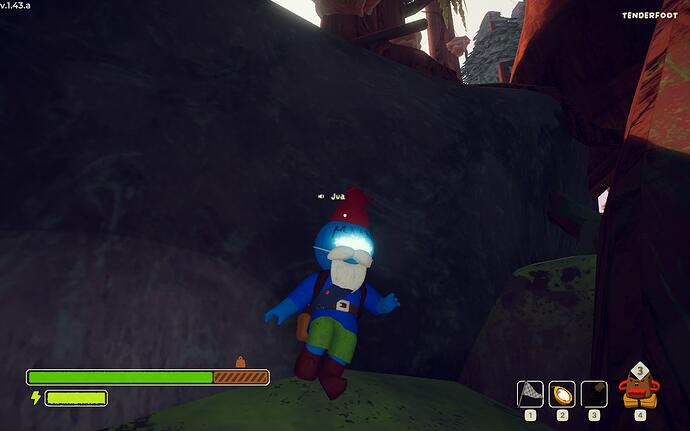
Task: Choose the halved coconut hotbar slot
Action: pyautogui.click(x=562, y=393)
